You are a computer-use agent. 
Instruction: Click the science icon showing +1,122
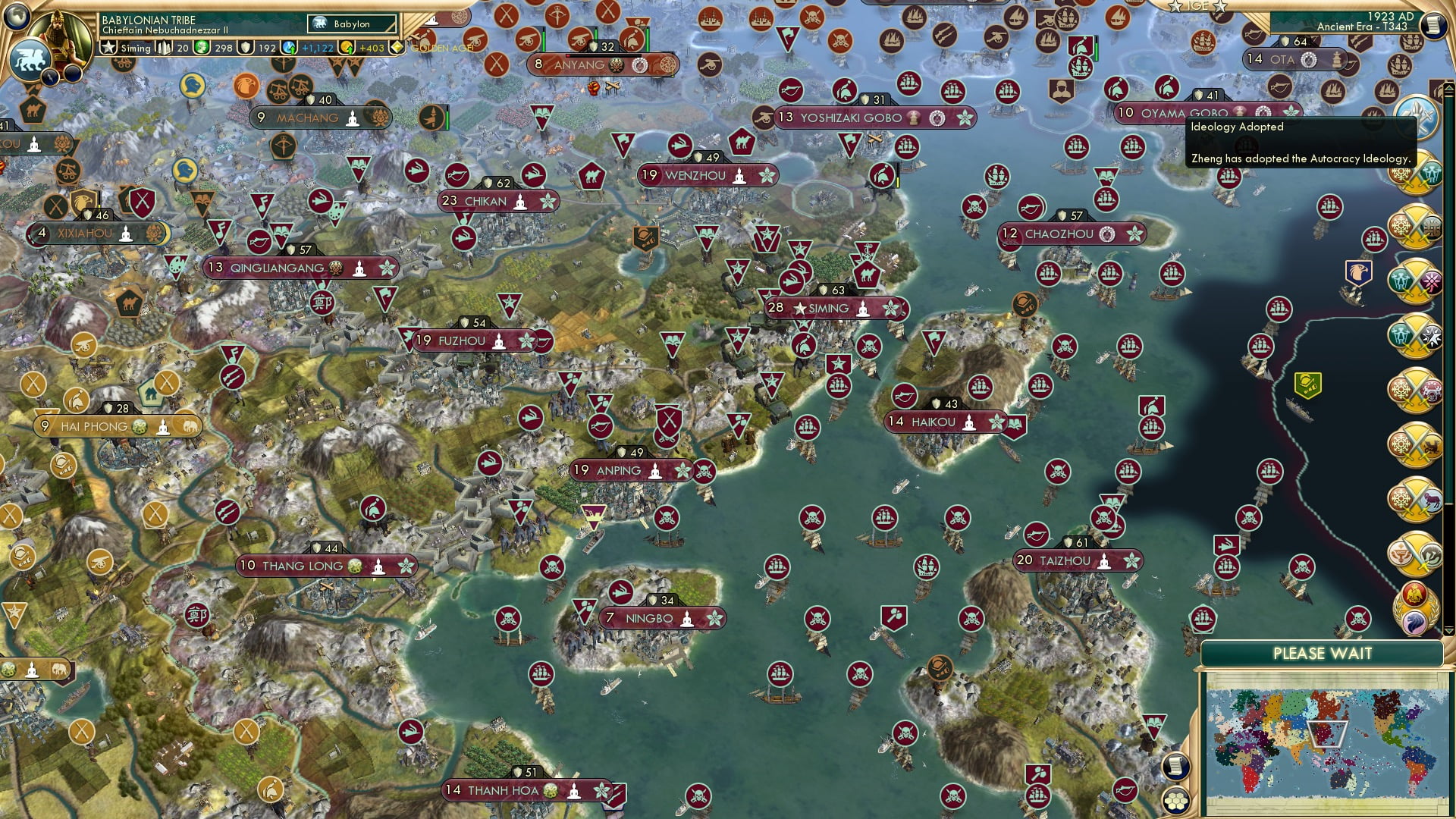click(289, 48)
